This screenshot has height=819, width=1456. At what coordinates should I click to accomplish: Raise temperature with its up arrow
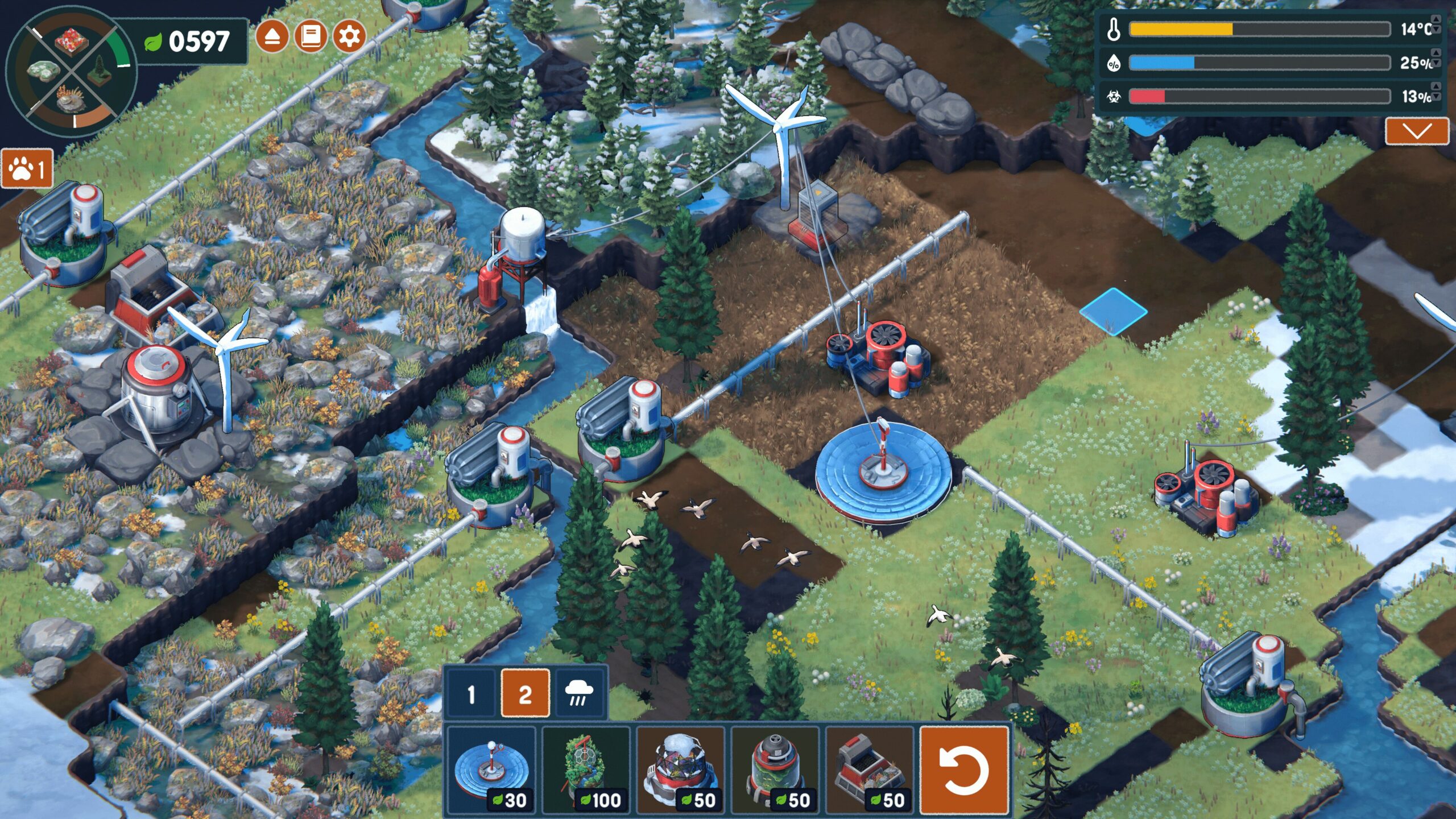[1437, 20]
